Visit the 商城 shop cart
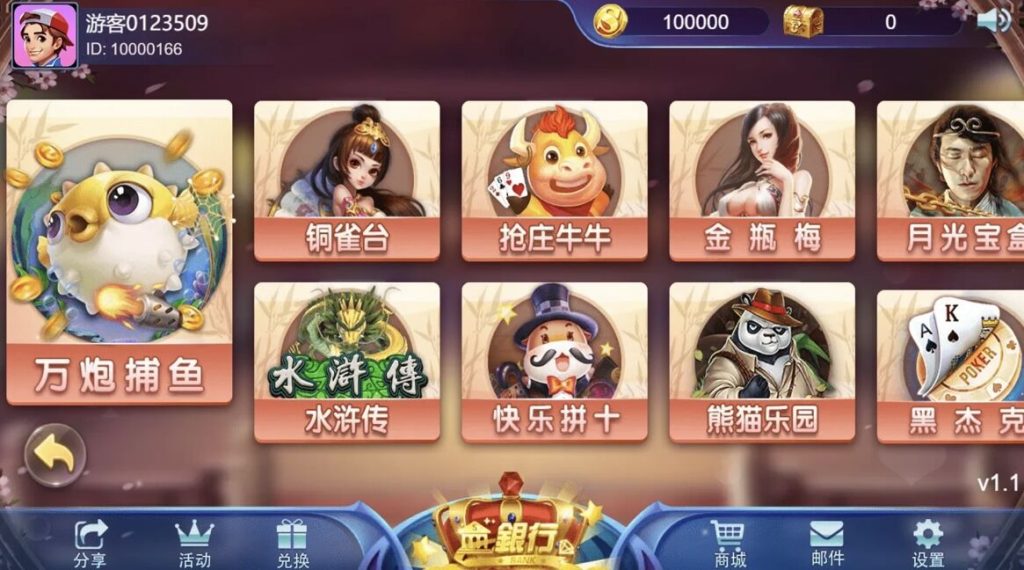This screenshot has height=570, width=1024. pos(730,543)
